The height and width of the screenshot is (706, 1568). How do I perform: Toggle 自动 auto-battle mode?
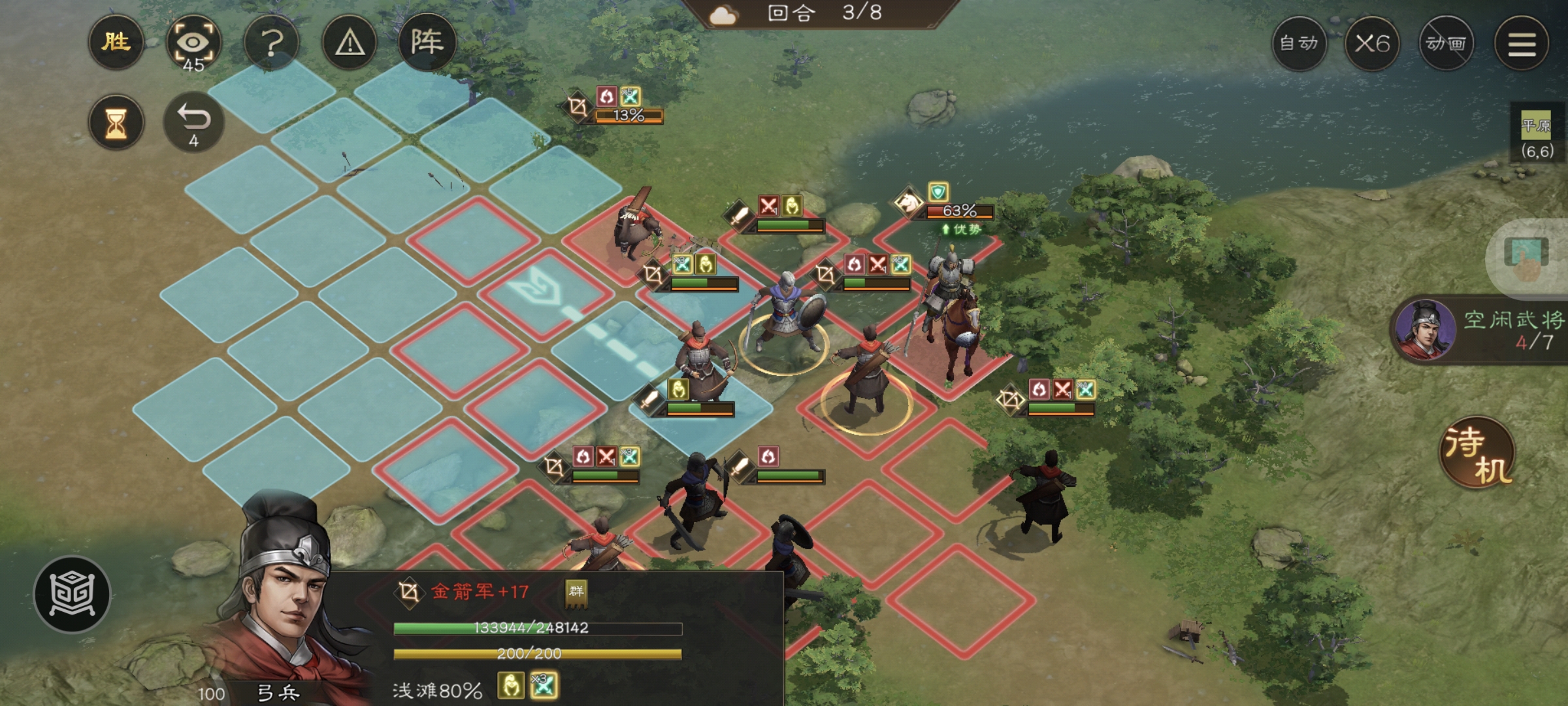[x=1300, y=43]
